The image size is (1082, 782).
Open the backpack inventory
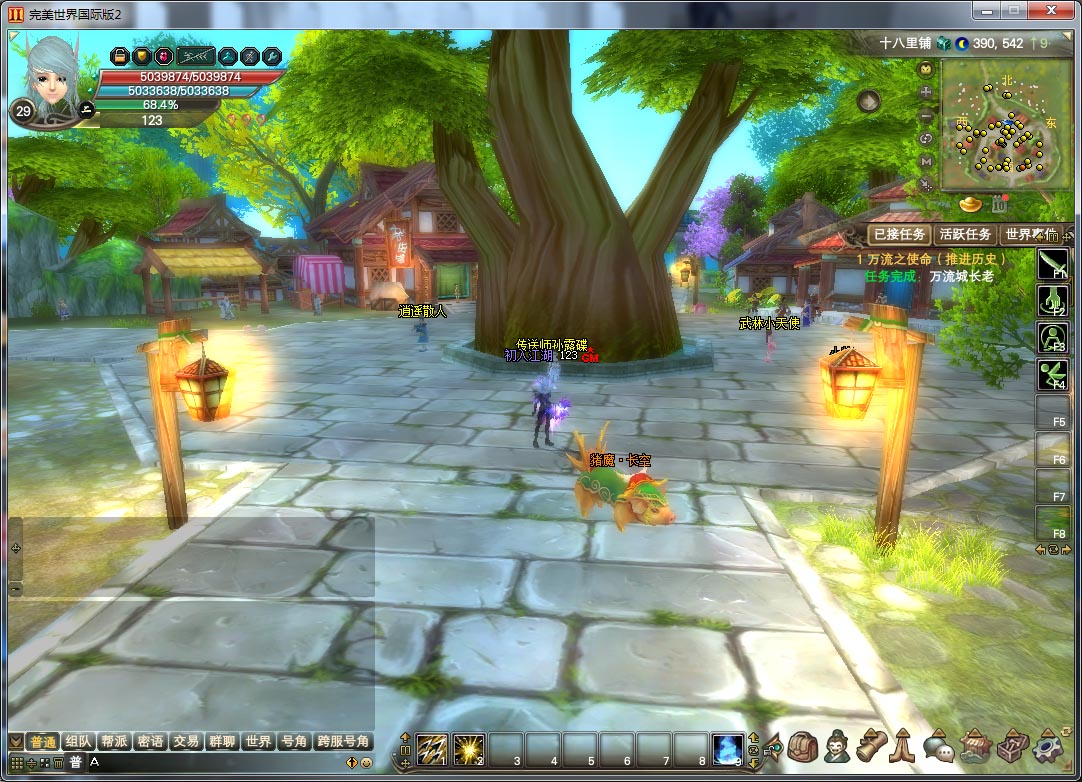[802, 746]
